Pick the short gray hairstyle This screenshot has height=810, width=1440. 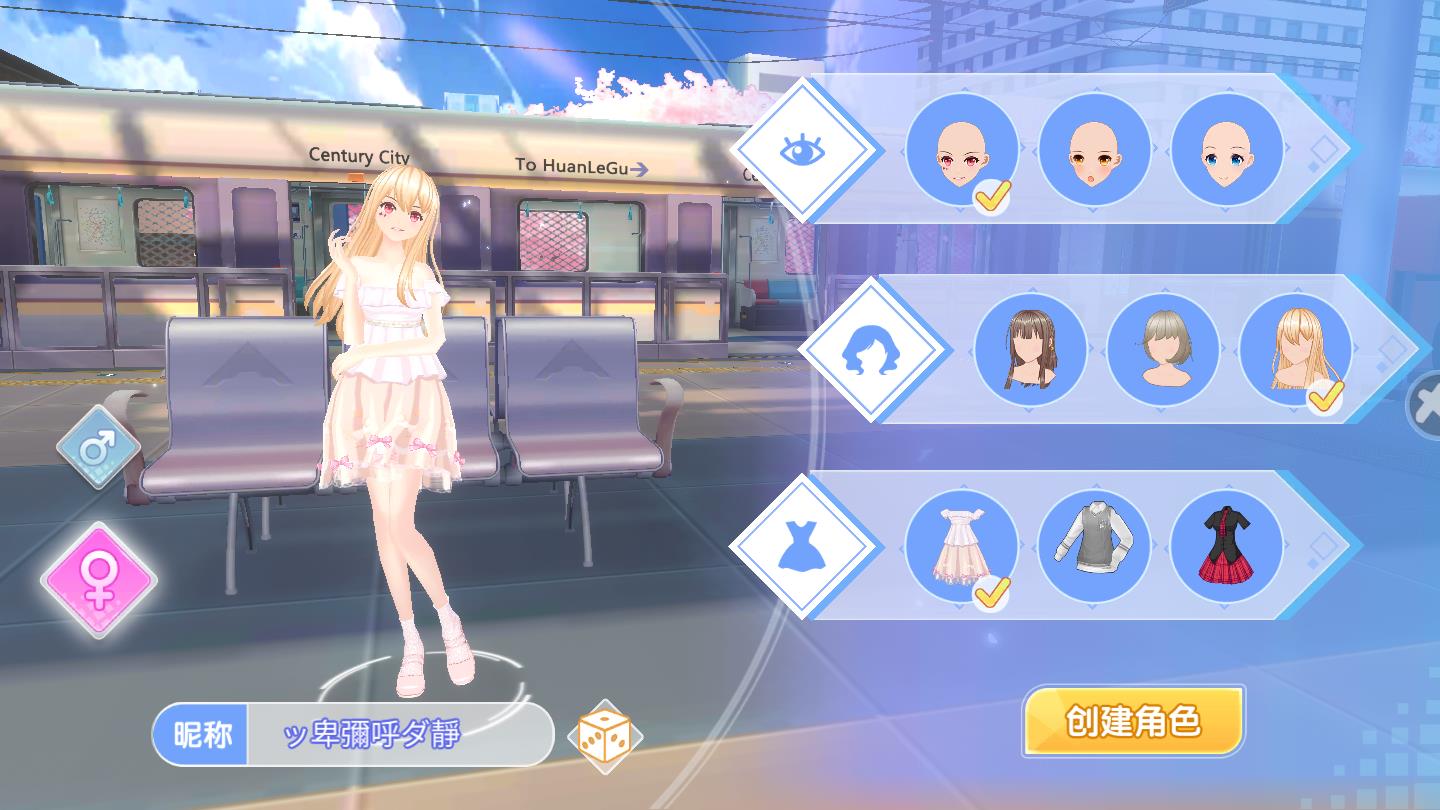tap(1162, 350)
